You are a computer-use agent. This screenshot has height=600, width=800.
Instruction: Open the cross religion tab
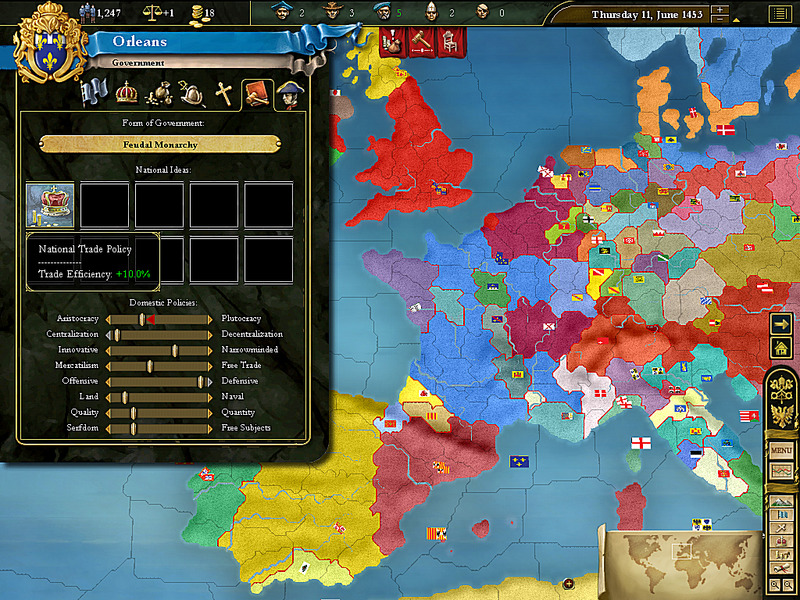(225, 94)
